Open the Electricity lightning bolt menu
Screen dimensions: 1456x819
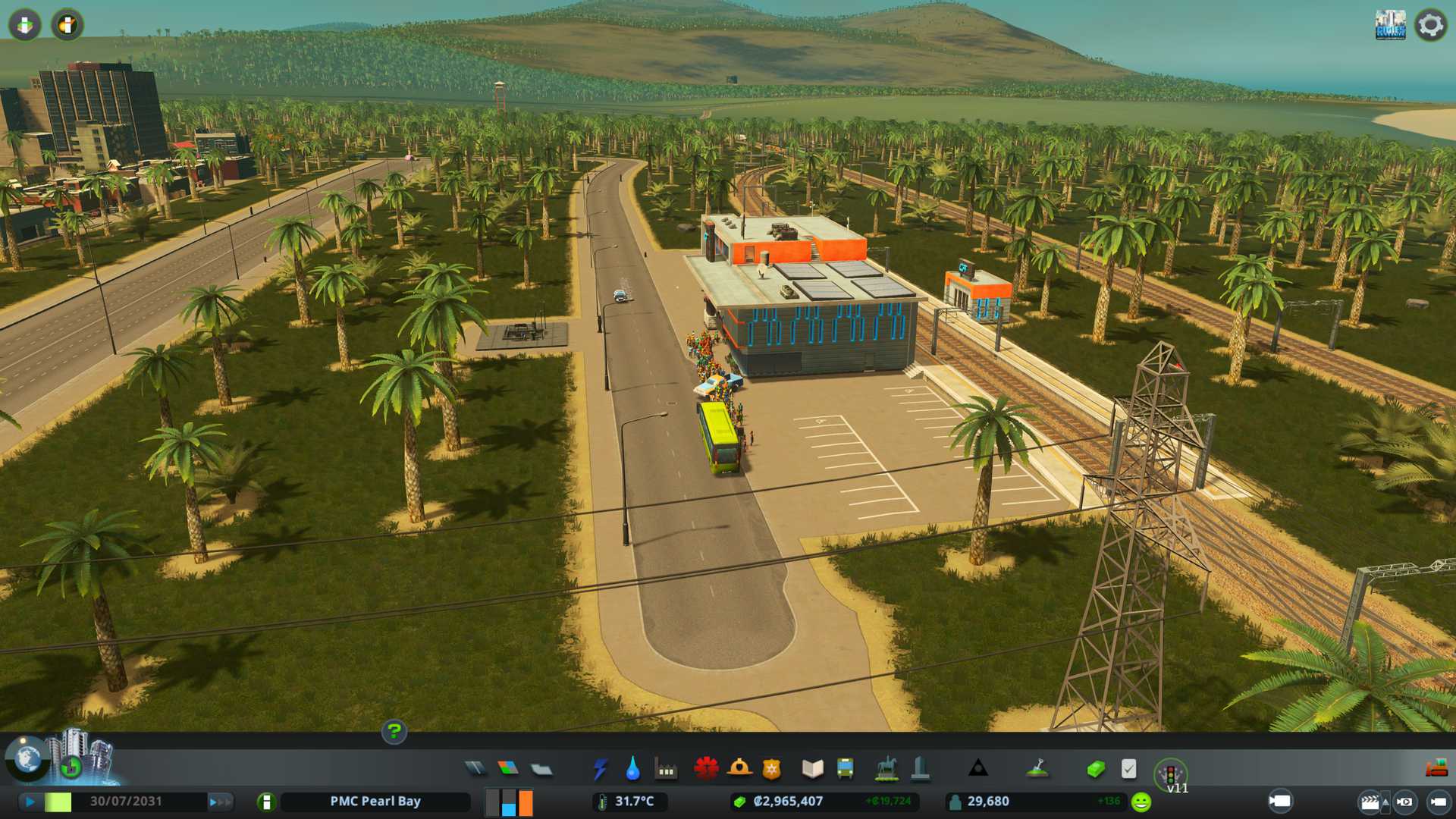coord(600,769)
